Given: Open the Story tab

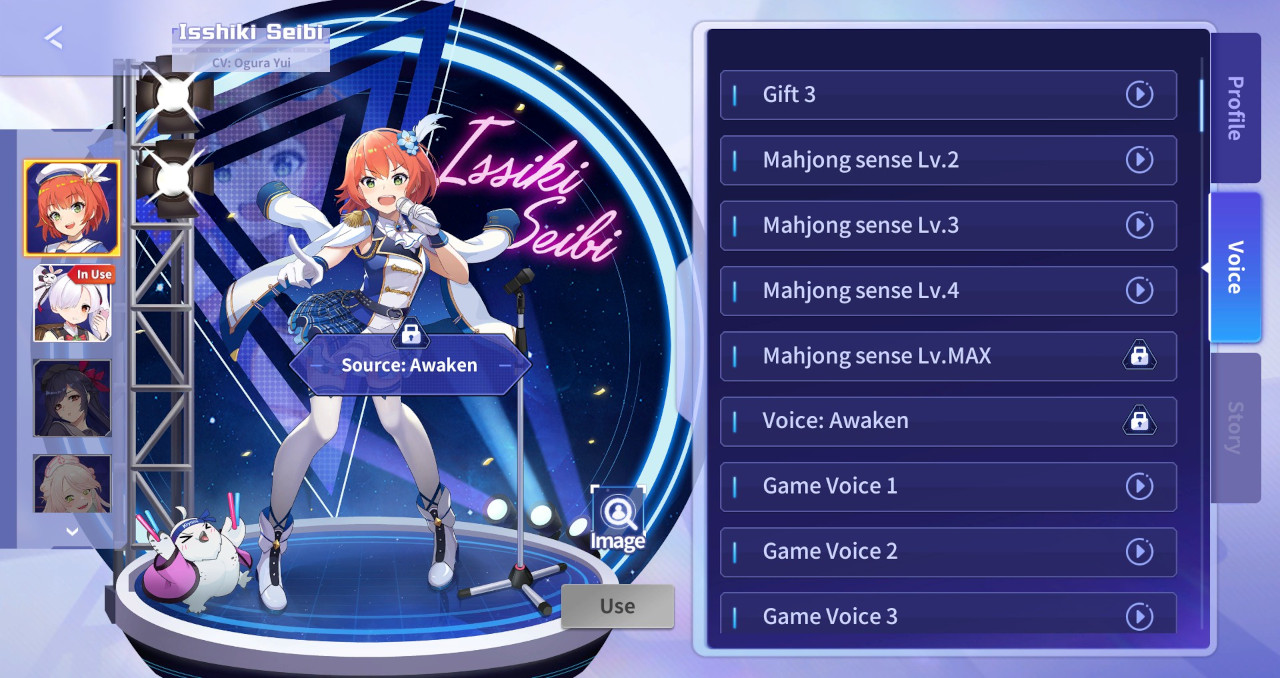Looking at the screenshot, I should (x=1235, y=427).
